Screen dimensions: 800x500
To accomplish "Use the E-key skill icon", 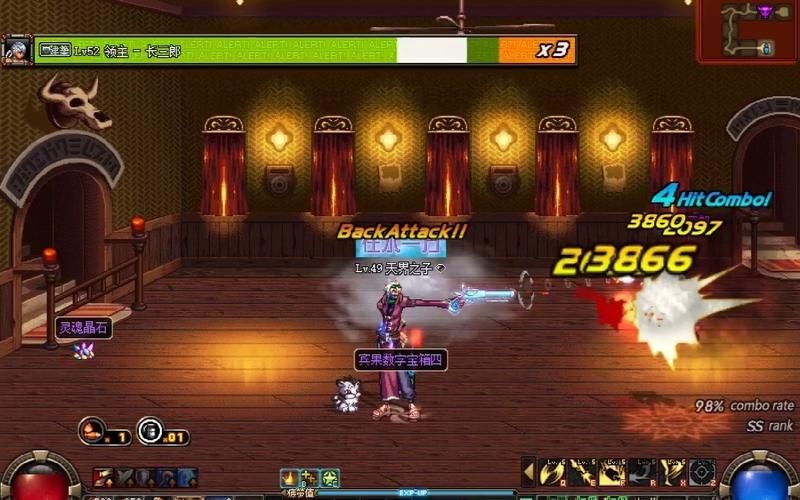I will click(580, 471).
